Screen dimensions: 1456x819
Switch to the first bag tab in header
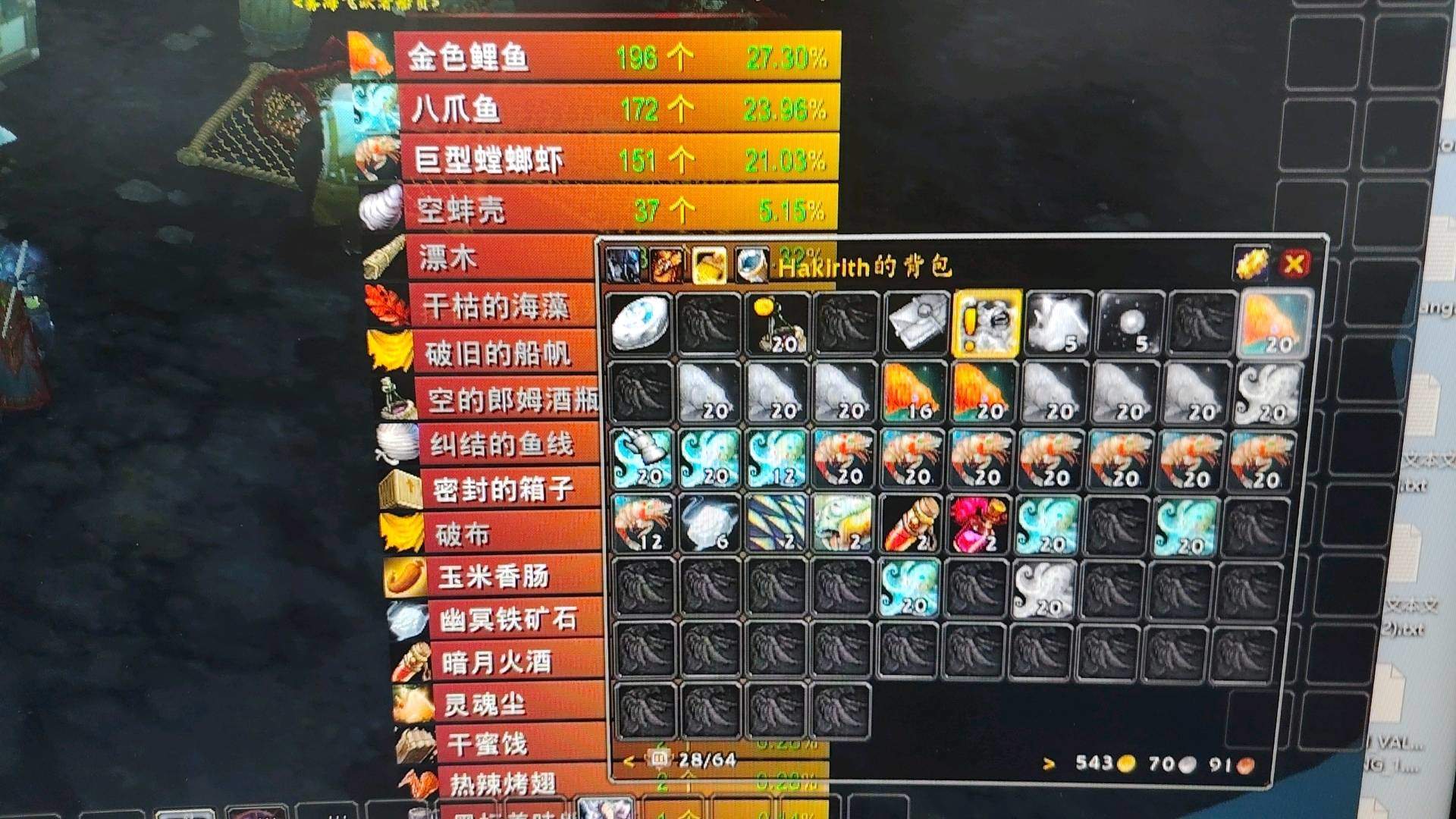[622, 264]
